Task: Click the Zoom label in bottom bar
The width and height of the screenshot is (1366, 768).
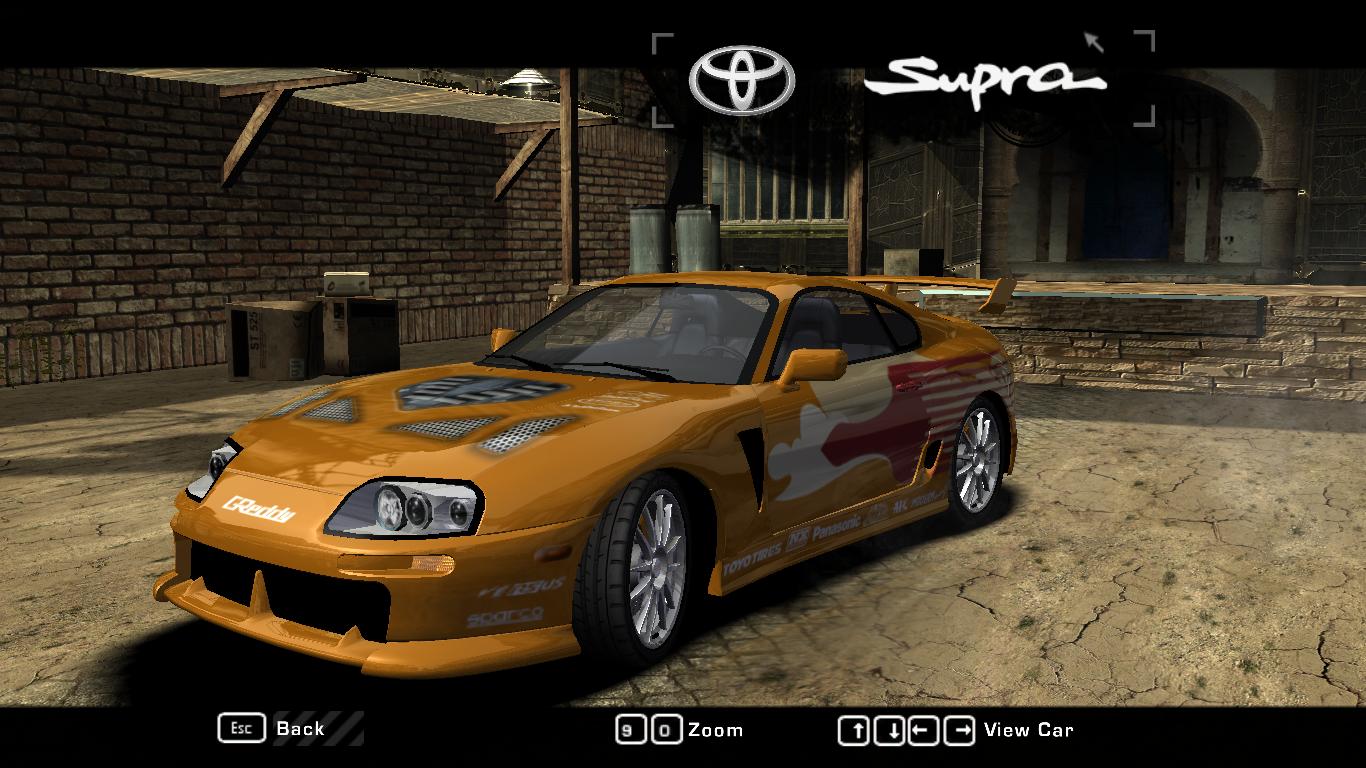Action: (x=716, y=729)
